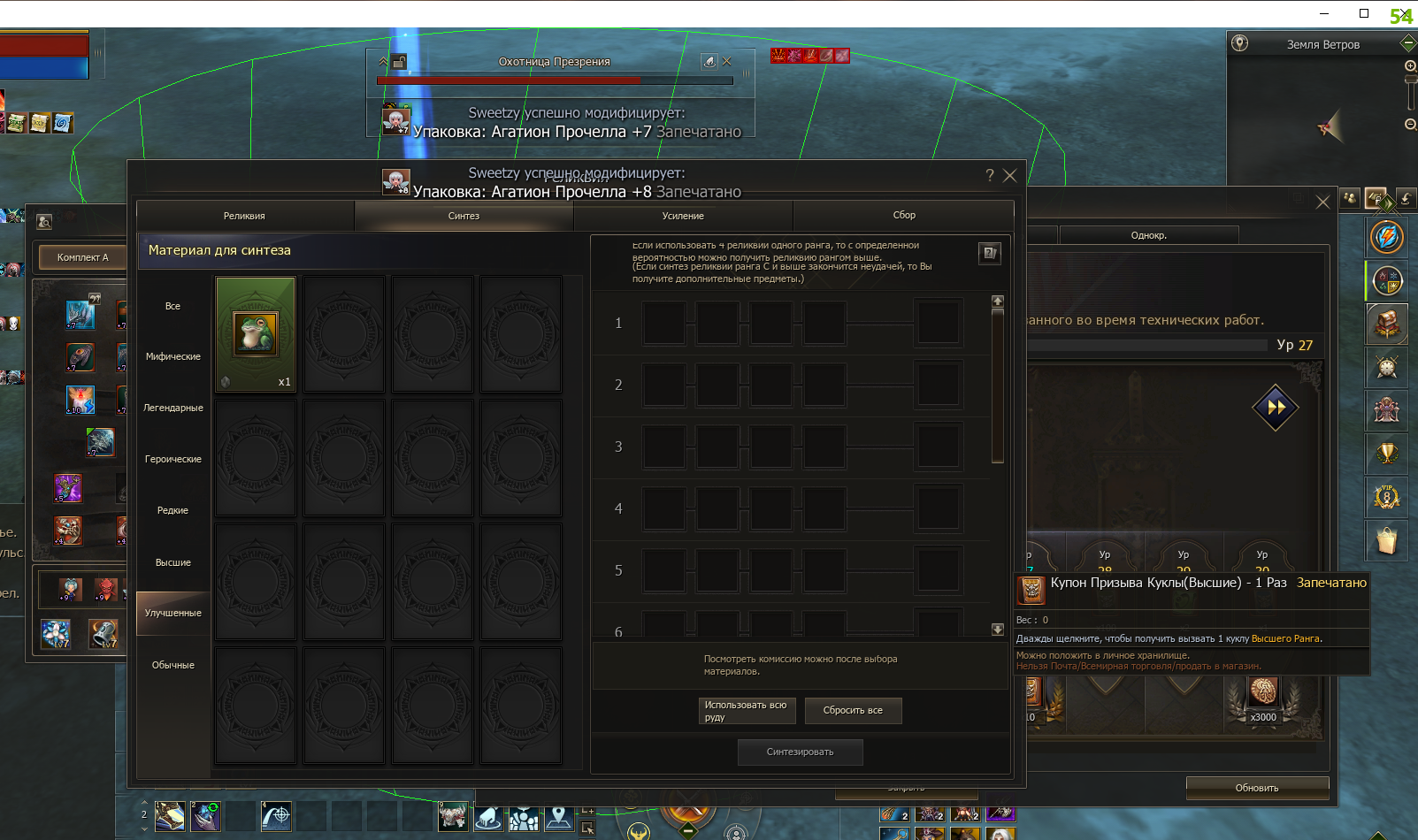The image size is (1418, 840).
Task: Close the relic synthesis window
Action: pyautogui.click(x=1009, y=175)
